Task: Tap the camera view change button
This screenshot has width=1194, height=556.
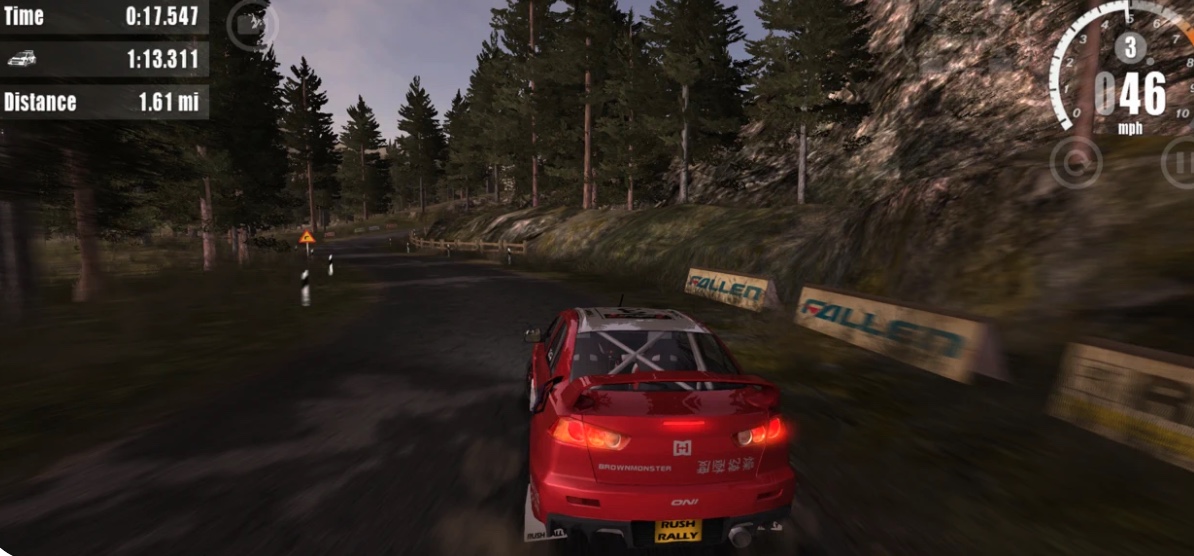Action: point(251,26)
